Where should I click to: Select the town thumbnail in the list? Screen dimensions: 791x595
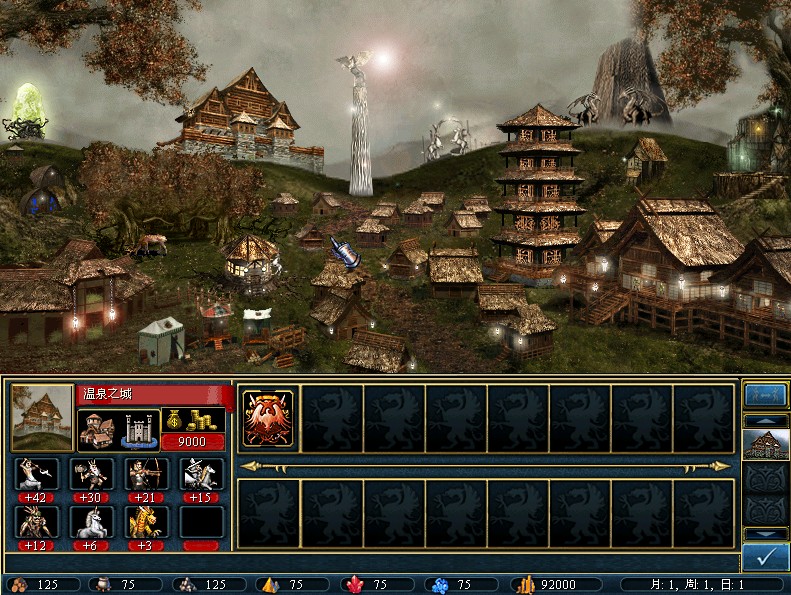[x=765, y=444]
